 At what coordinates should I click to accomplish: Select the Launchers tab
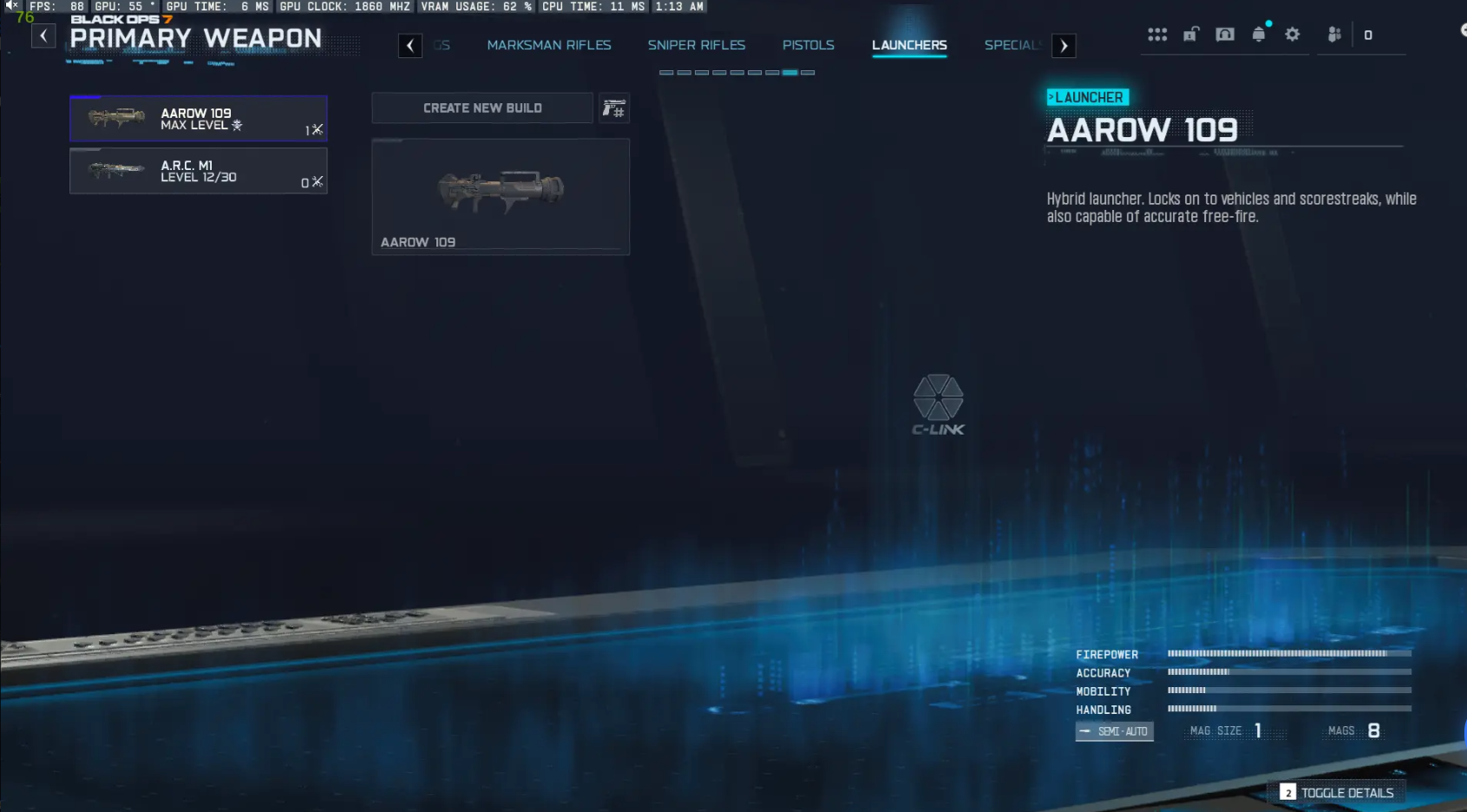(908, 45)
